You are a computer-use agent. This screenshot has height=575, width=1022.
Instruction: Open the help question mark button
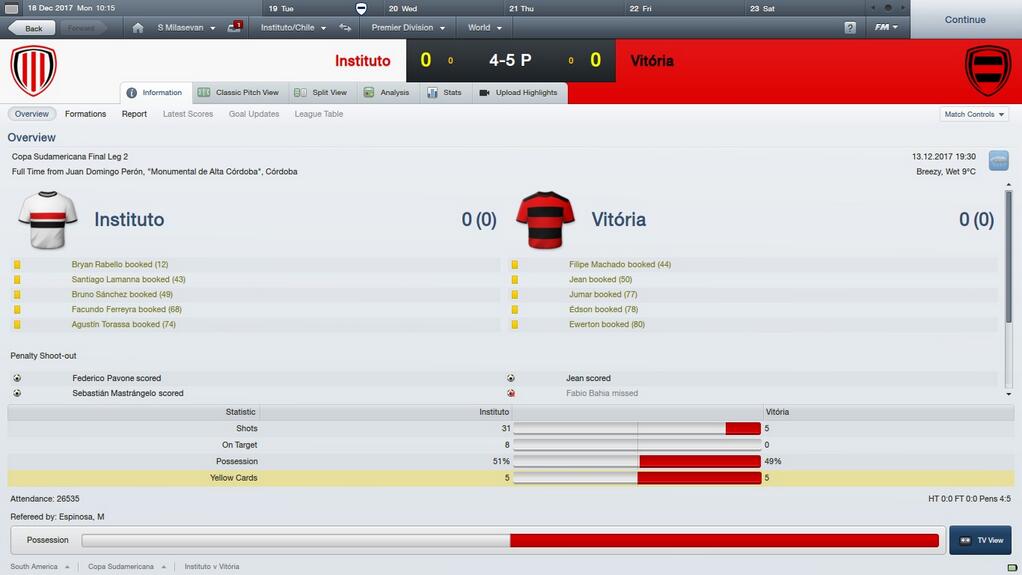[x=850, y=28]
